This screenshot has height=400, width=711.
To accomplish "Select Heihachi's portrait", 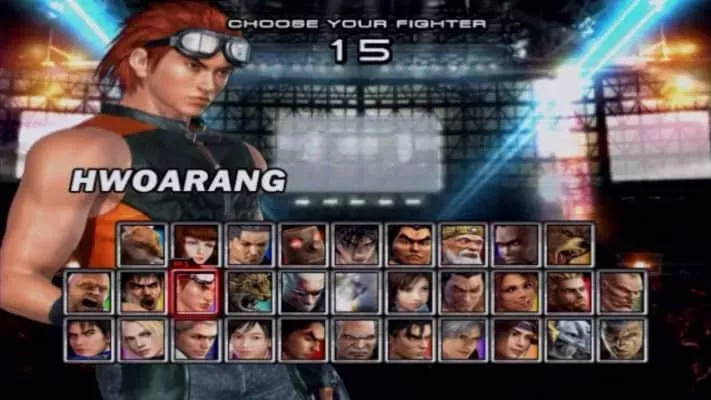I will [410, 244].
